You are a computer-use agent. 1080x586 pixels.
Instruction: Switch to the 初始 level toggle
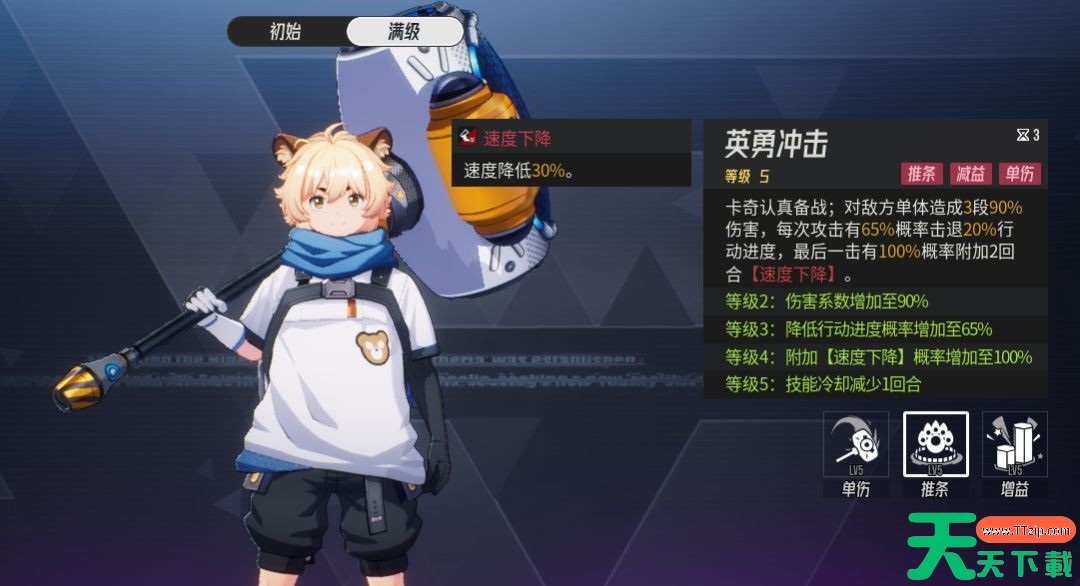coord(285,31)
